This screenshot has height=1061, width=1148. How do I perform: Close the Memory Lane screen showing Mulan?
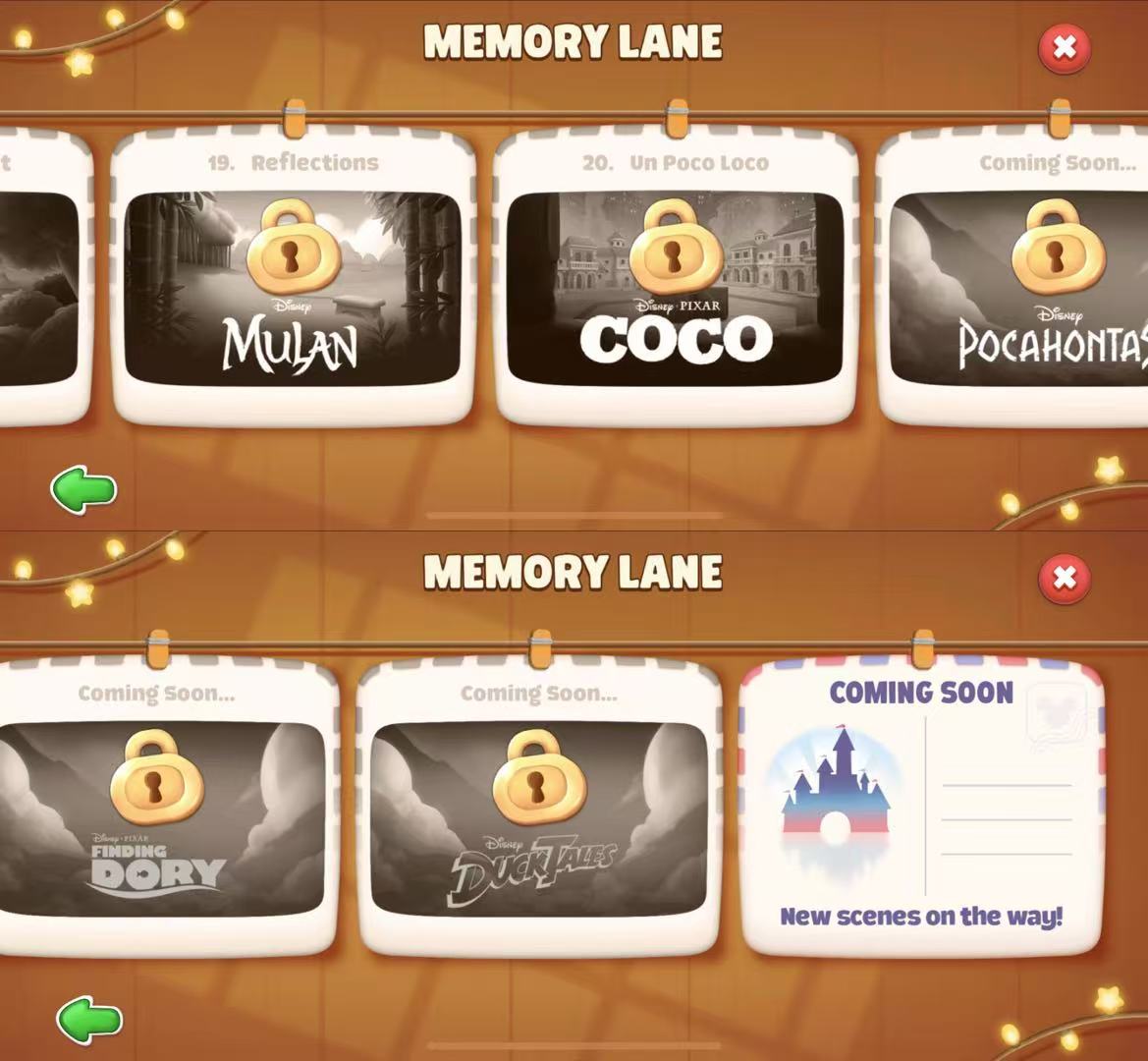(x=1065, y=47)
